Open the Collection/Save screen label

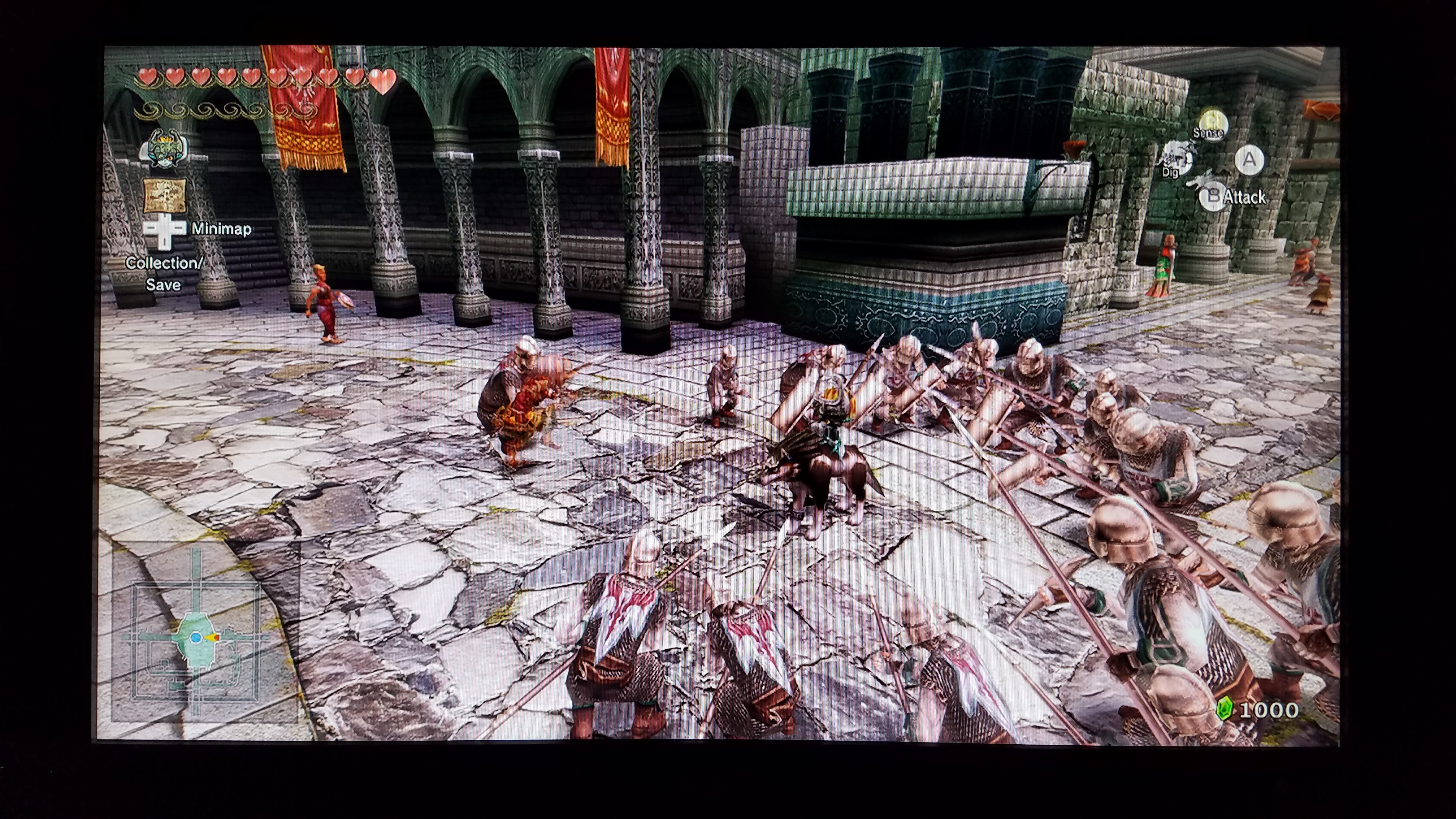tap(163, 274)
